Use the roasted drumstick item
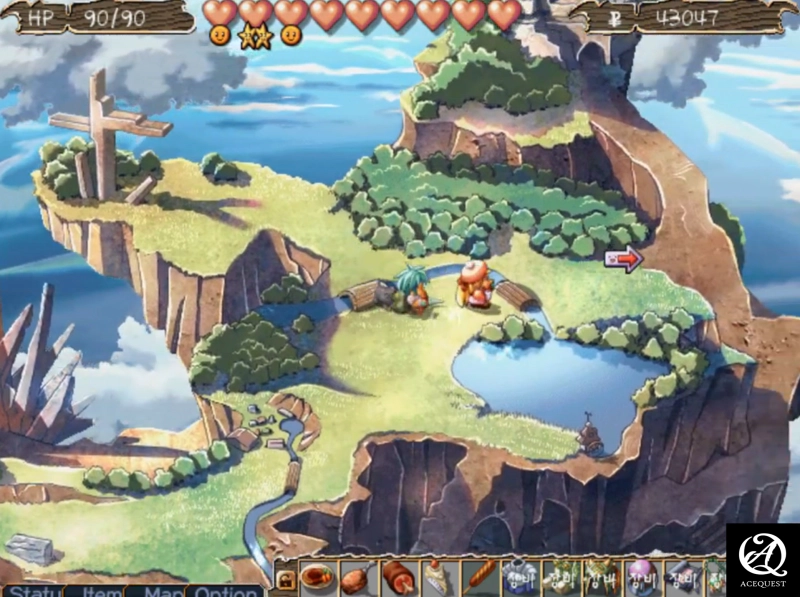Viewport: 800px width, 597px height. pos(357,578)
